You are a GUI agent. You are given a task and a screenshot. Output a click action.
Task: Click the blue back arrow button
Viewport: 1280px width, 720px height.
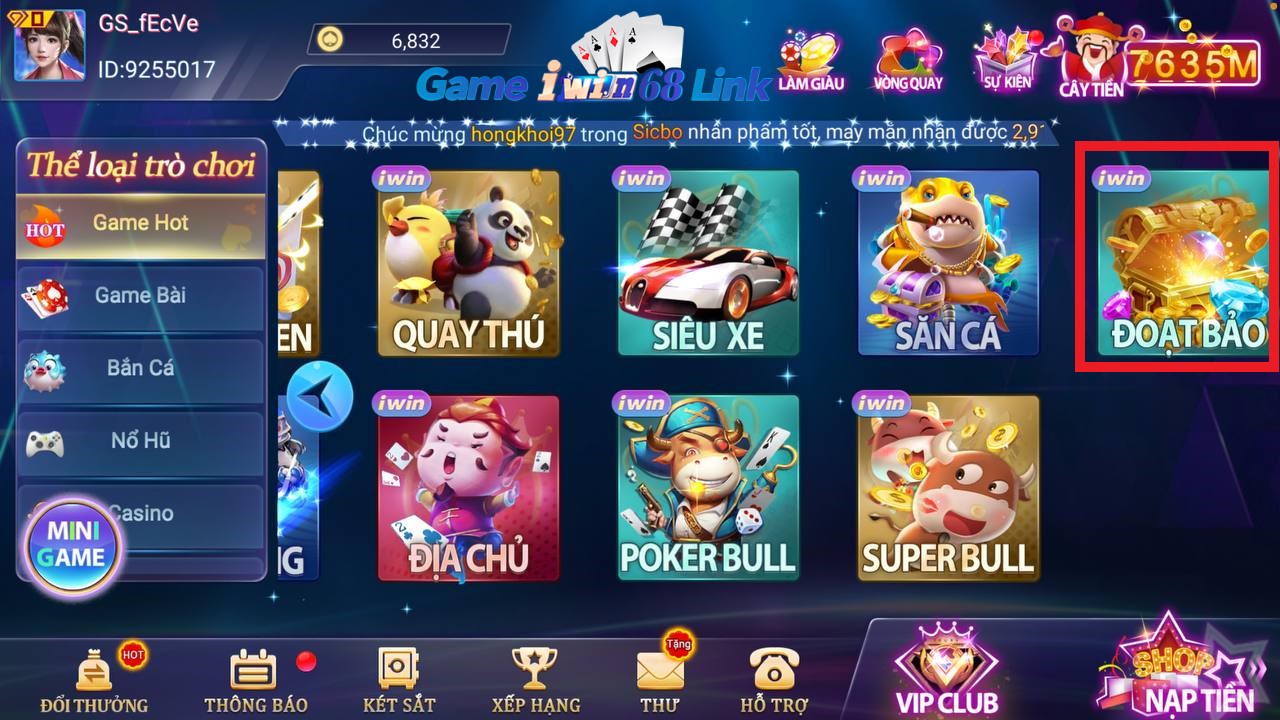[x=320, y=396]
